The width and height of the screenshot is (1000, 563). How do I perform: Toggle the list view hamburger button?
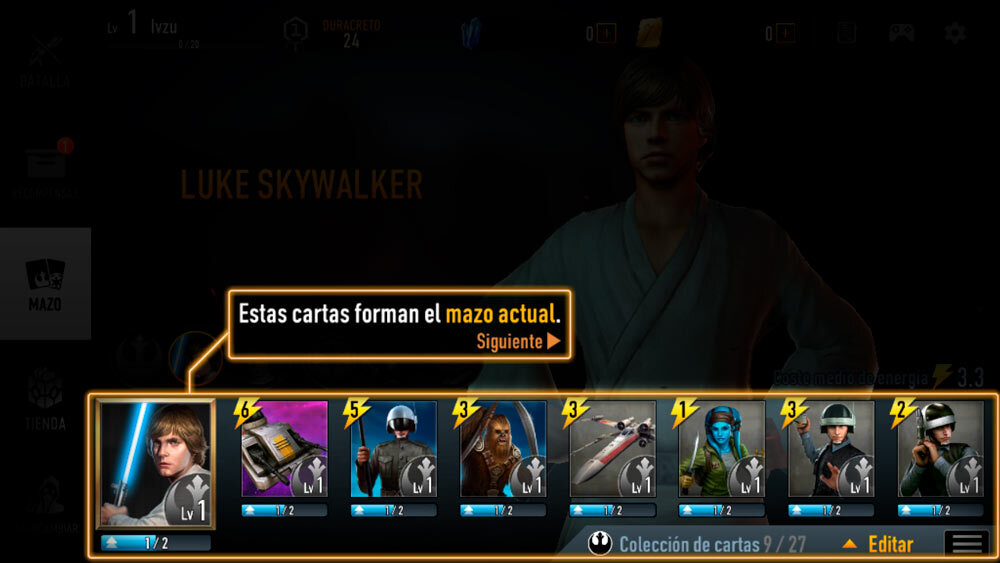pyautogui.click(x=967, y=544)
